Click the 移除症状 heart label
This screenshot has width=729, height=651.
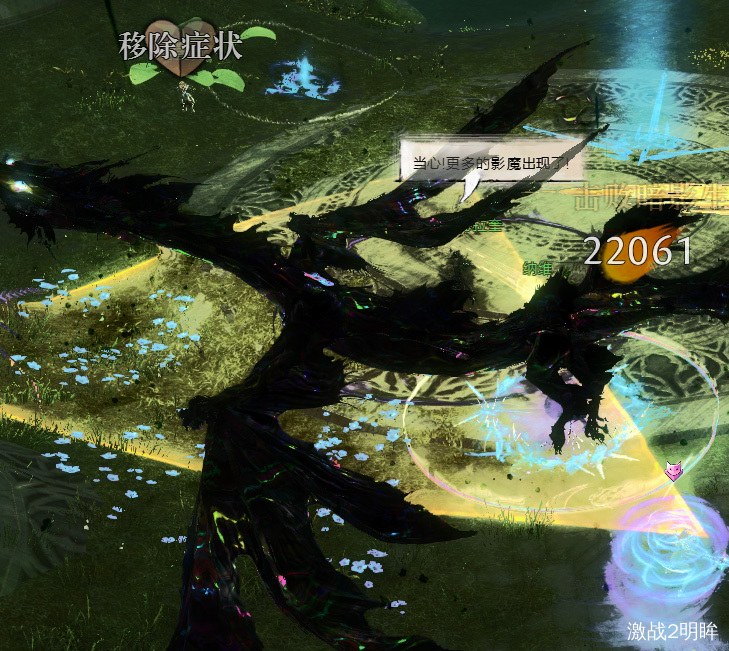click(x=181, y=48)
